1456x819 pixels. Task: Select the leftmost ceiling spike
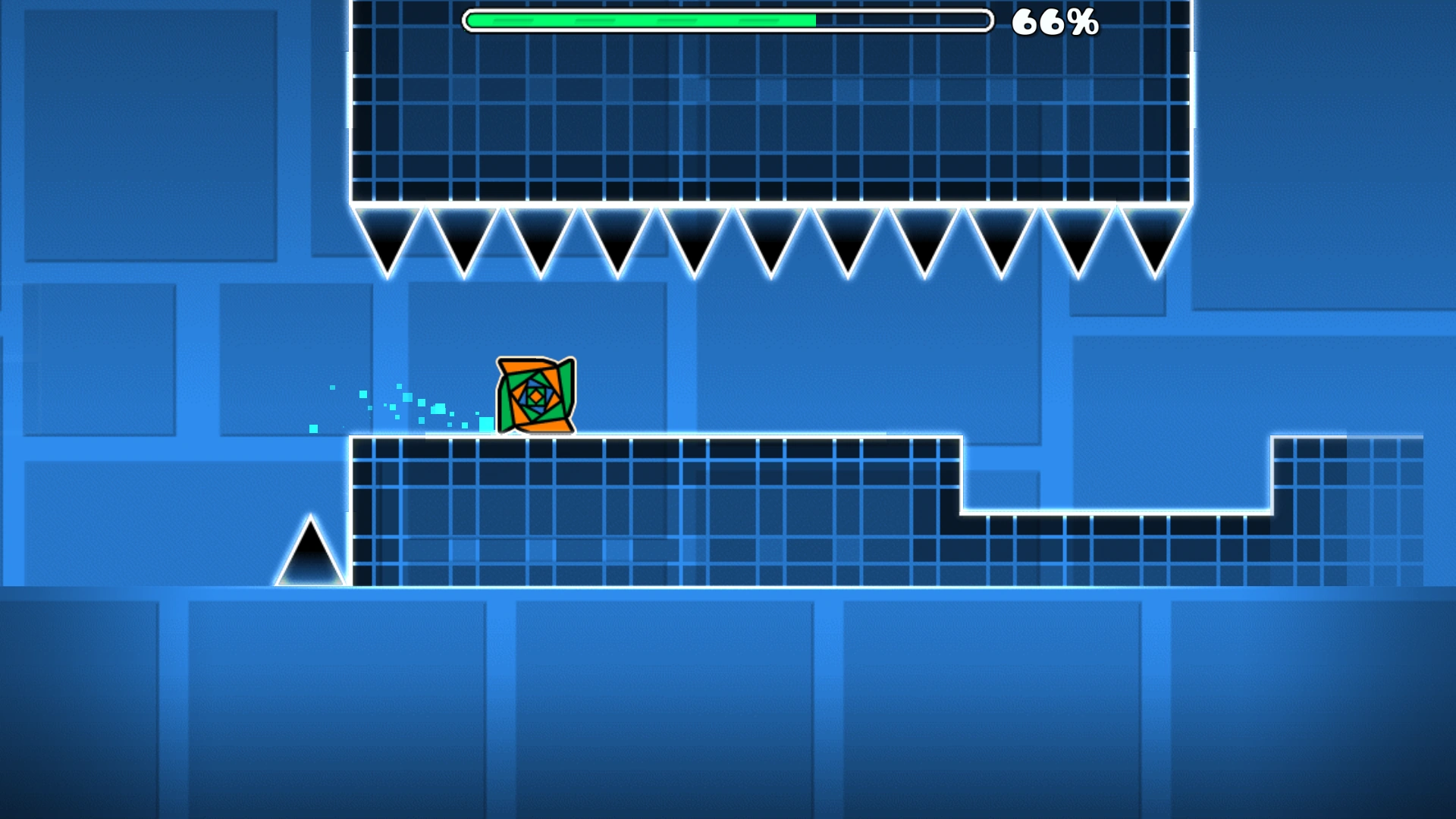pos(388,235)
